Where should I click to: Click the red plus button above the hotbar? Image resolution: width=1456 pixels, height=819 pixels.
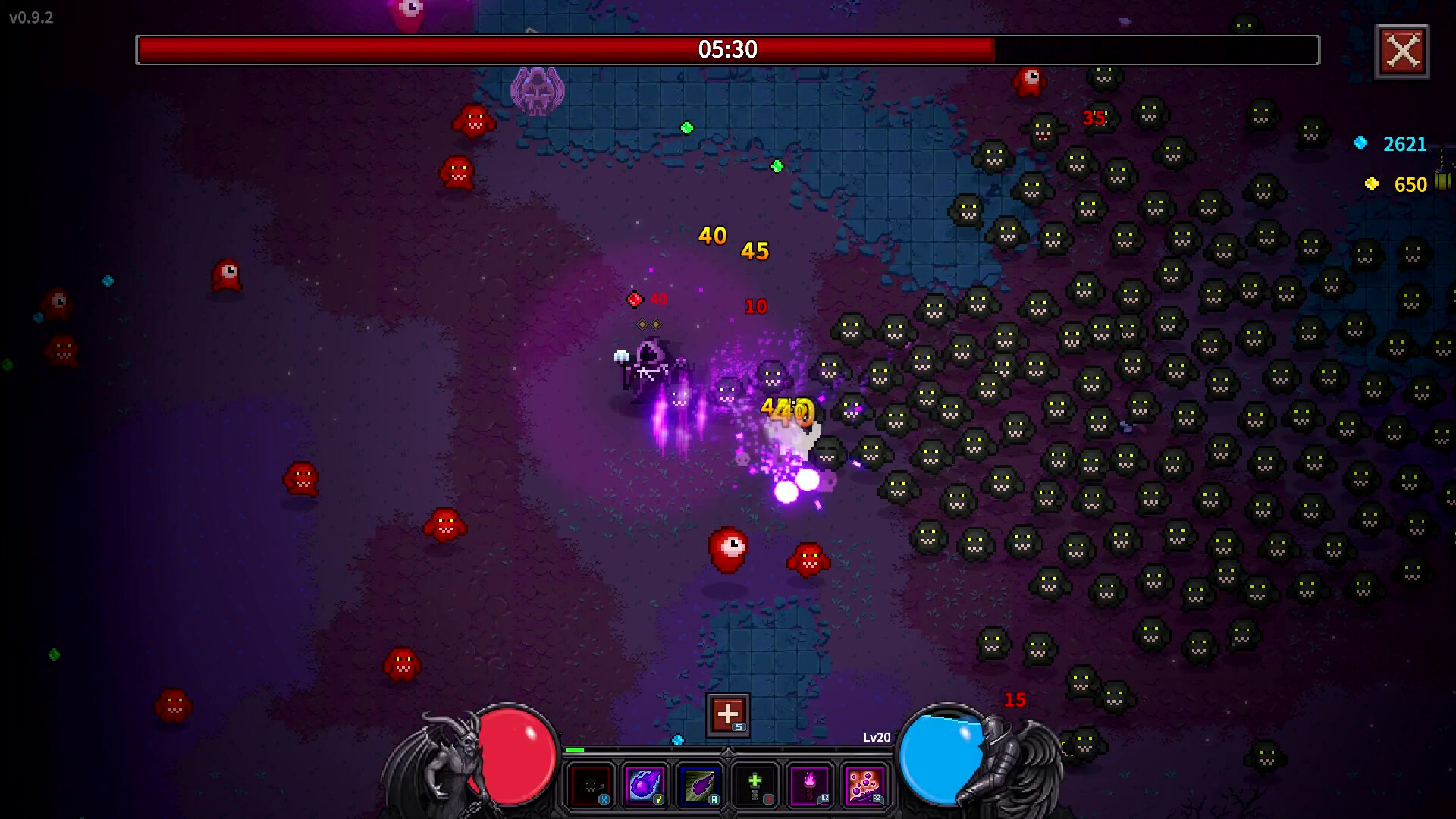(727, 714)
